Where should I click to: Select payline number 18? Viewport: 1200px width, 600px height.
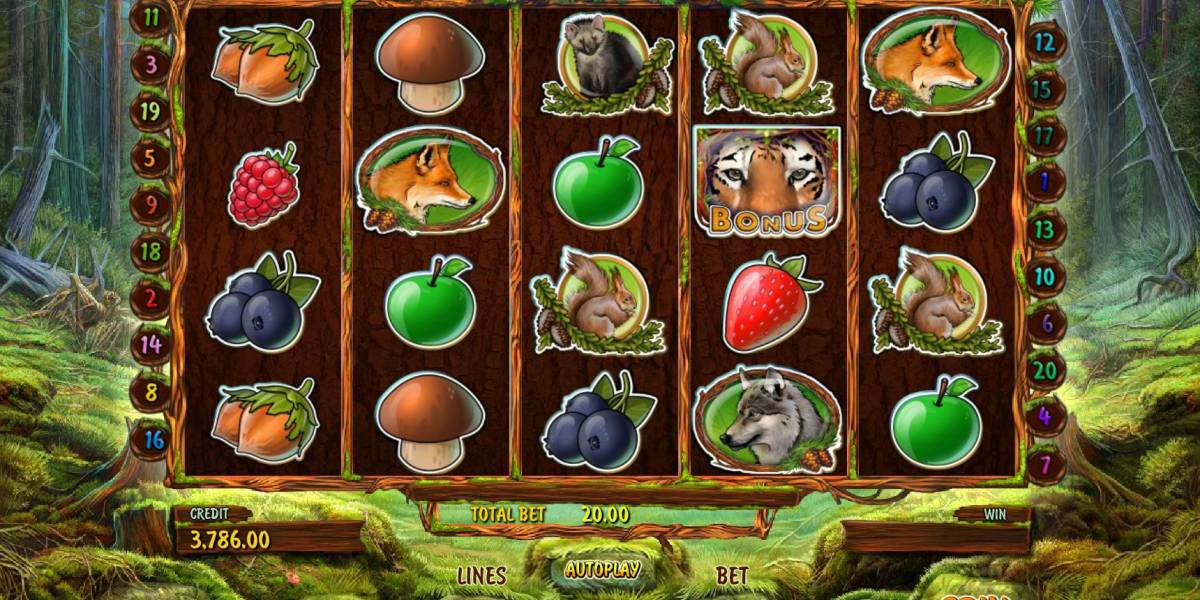(150, 251)
